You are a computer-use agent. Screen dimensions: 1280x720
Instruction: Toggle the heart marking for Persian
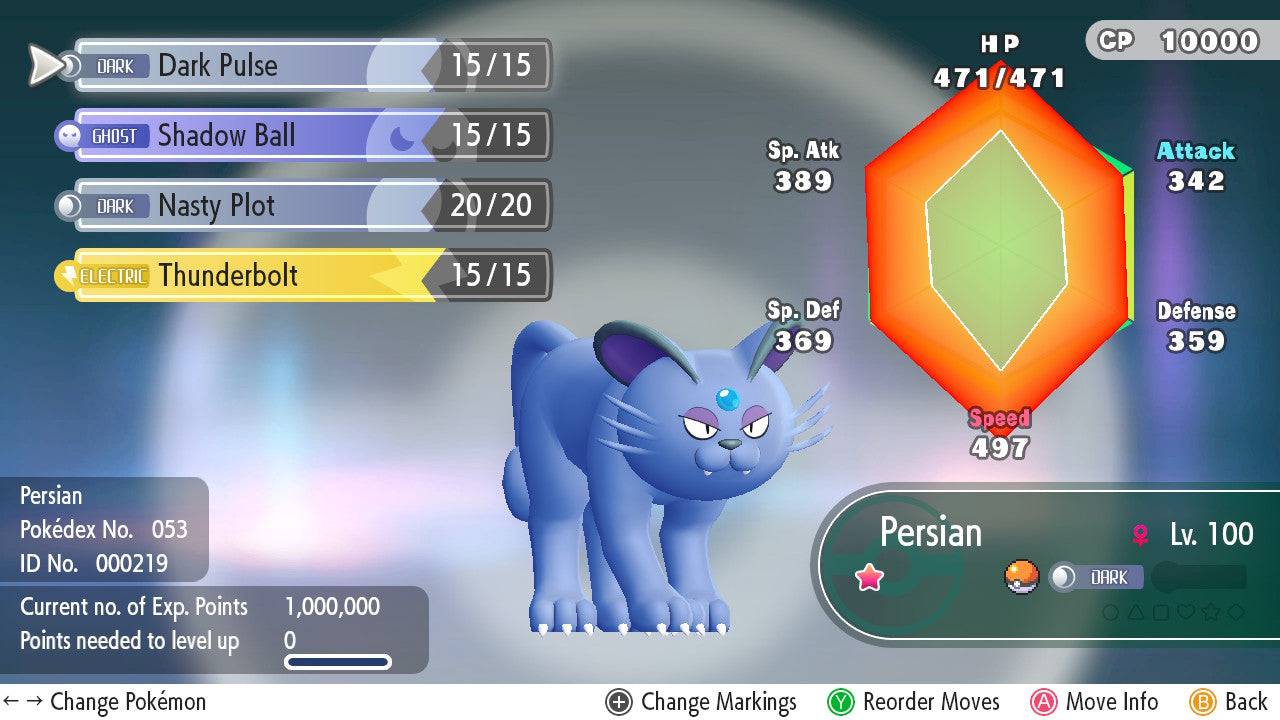pyautogui.click(x=1186, y=612)
